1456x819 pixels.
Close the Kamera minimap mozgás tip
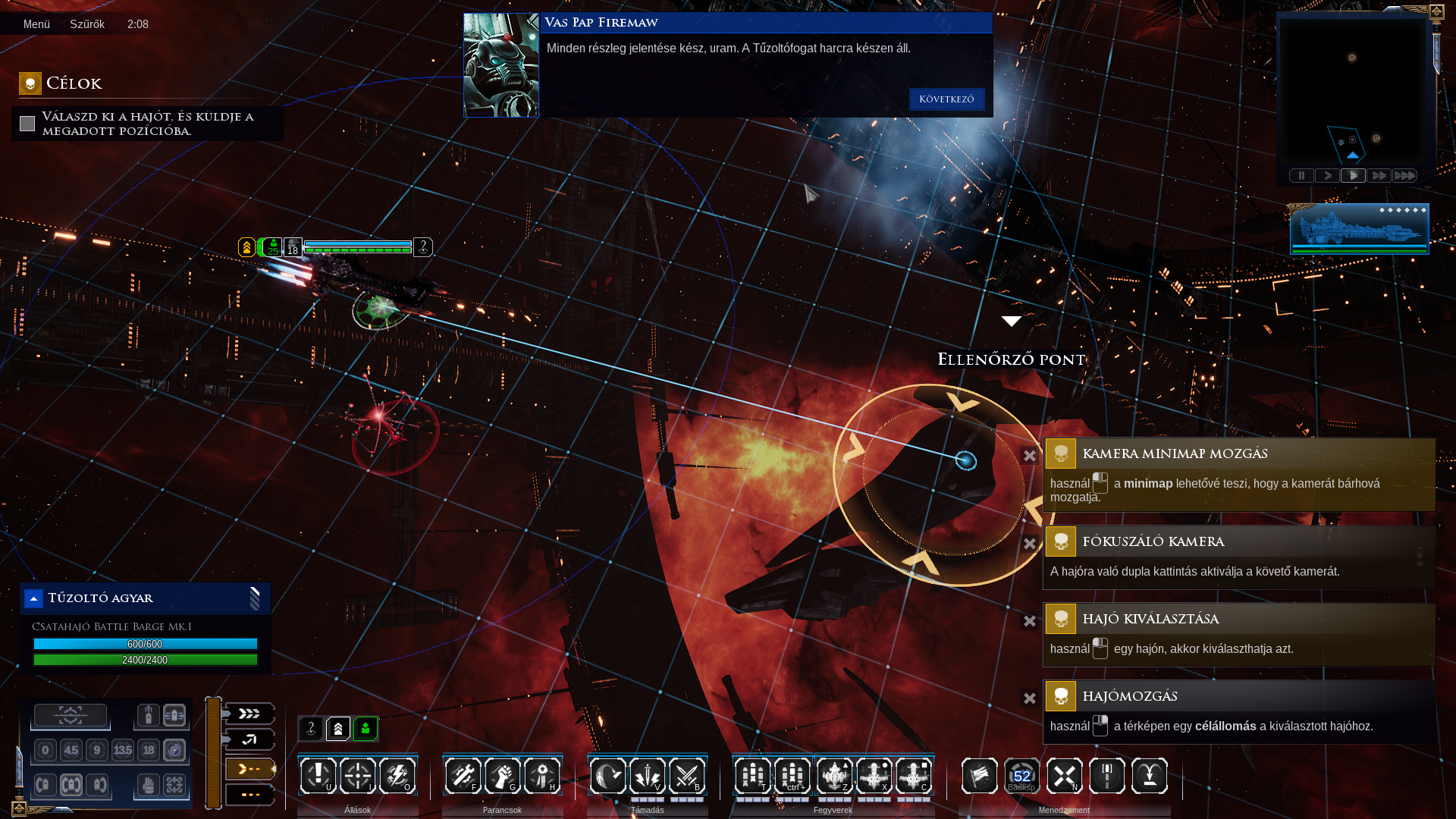click(x=1029, y=456)
